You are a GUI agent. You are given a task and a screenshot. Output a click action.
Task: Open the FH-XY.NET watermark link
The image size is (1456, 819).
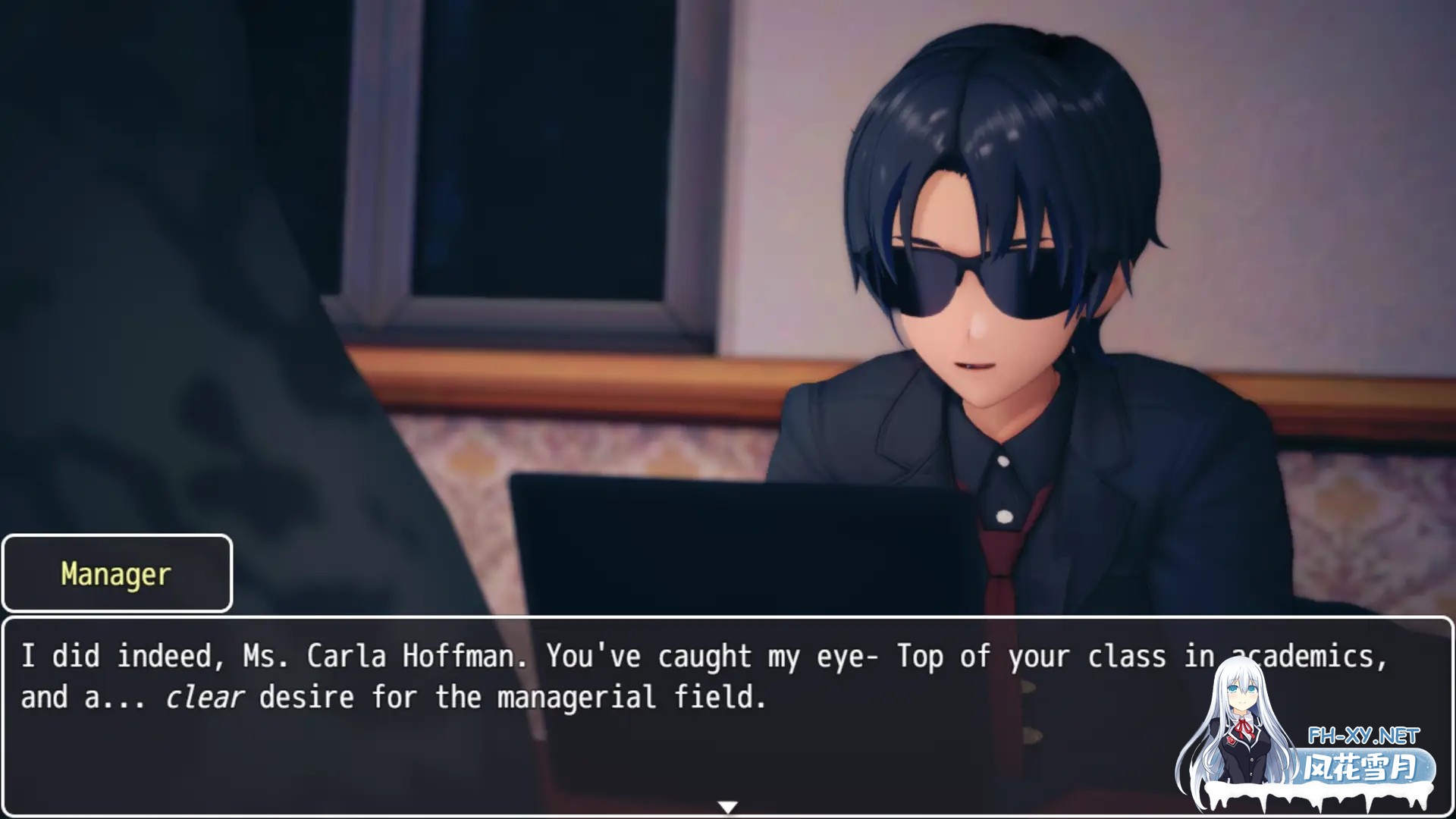coord(1363,736)
